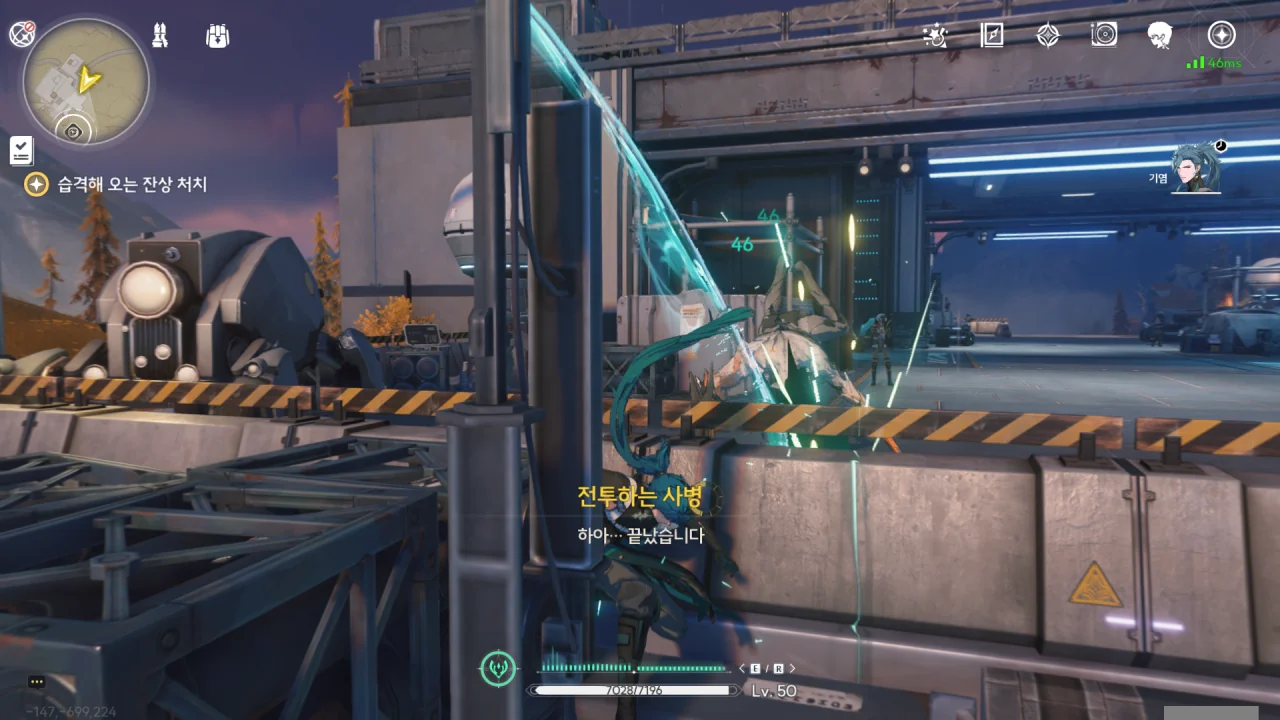Open the chat bubble icon

click(37, 682)
